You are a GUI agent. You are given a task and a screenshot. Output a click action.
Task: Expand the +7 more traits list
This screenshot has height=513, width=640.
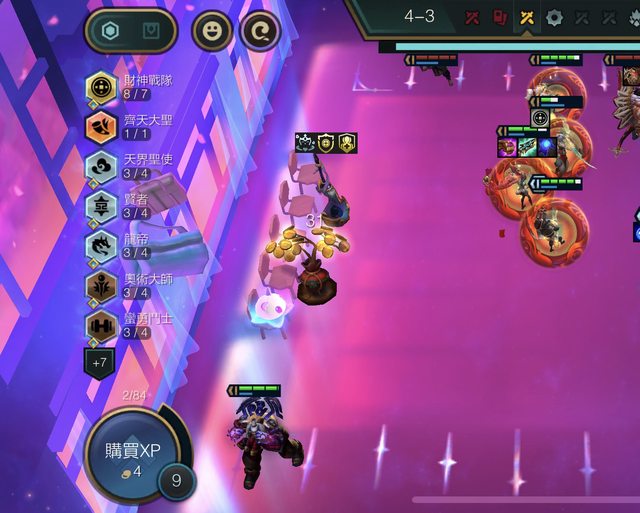pyautogui.click(x=99, y=363)
